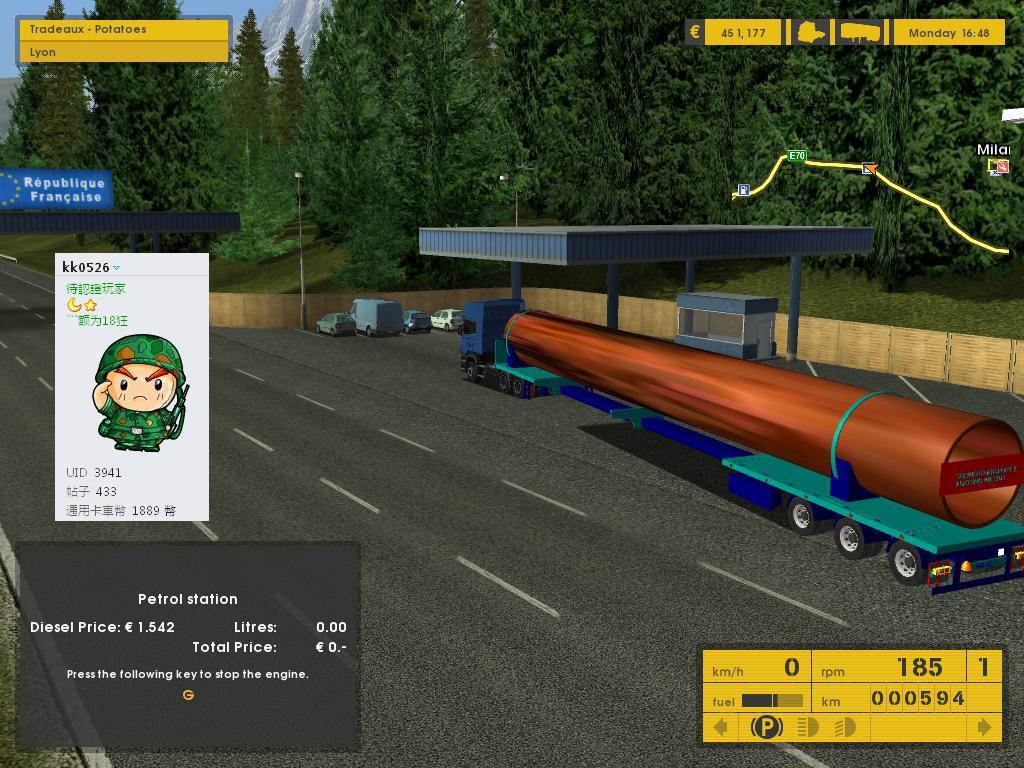Click the trailer status icon
The height and width of the screenshot is (768, 1024).
point(860,32)
